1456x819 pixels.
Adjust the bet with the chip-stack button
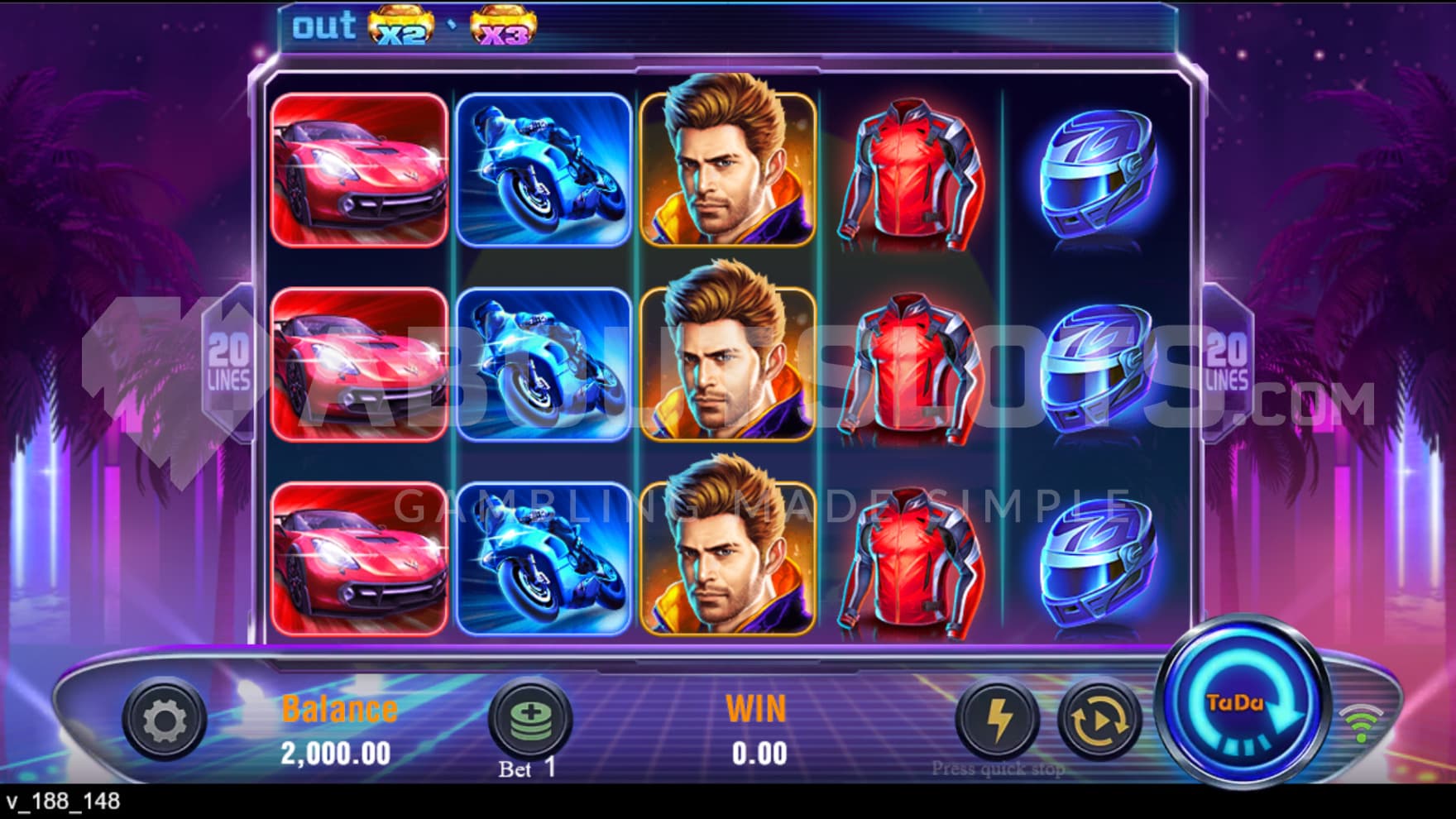pos(530,718)
